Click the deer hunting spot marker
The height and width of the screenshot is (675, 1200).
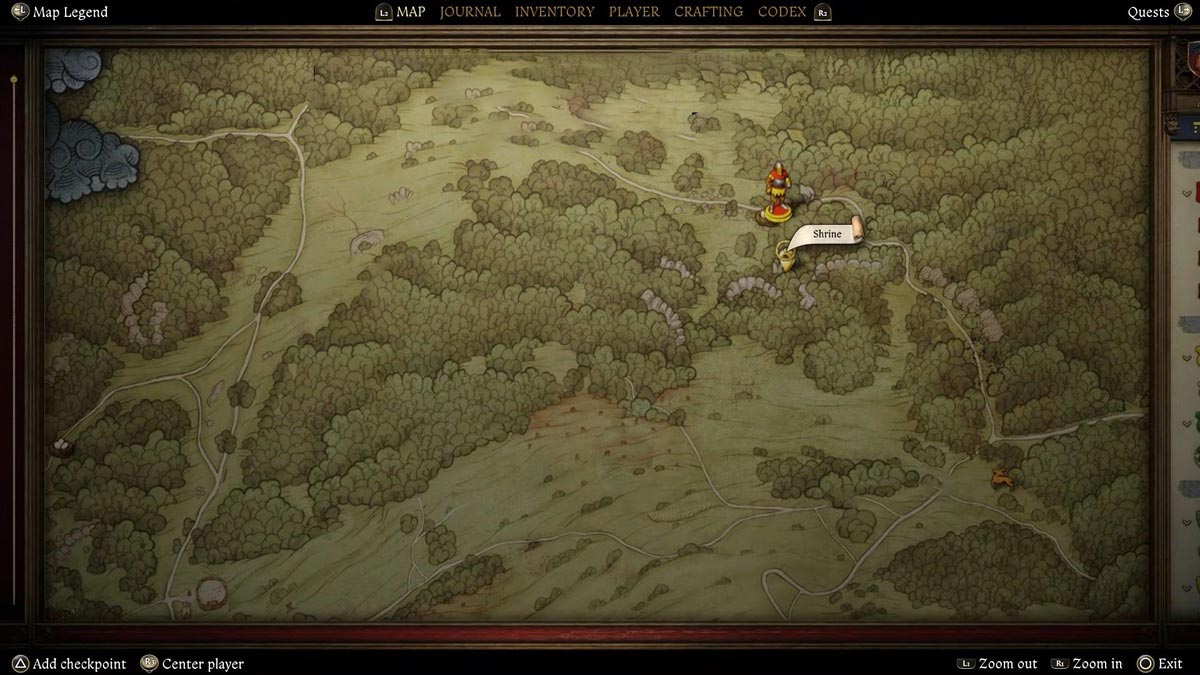(1000, 479)
